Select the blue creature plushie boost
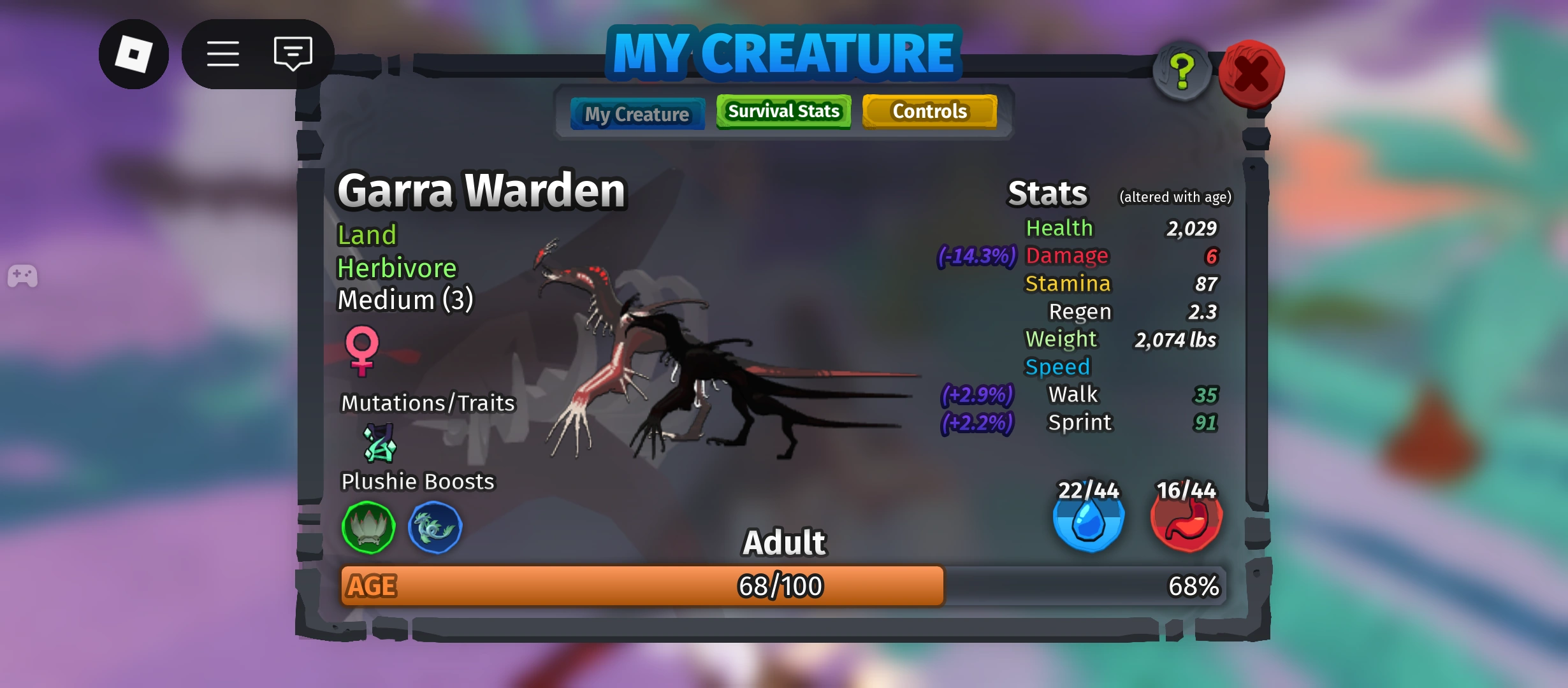Image resolution: width=1568 pixels, height=688 pixels. pos(435,528)
